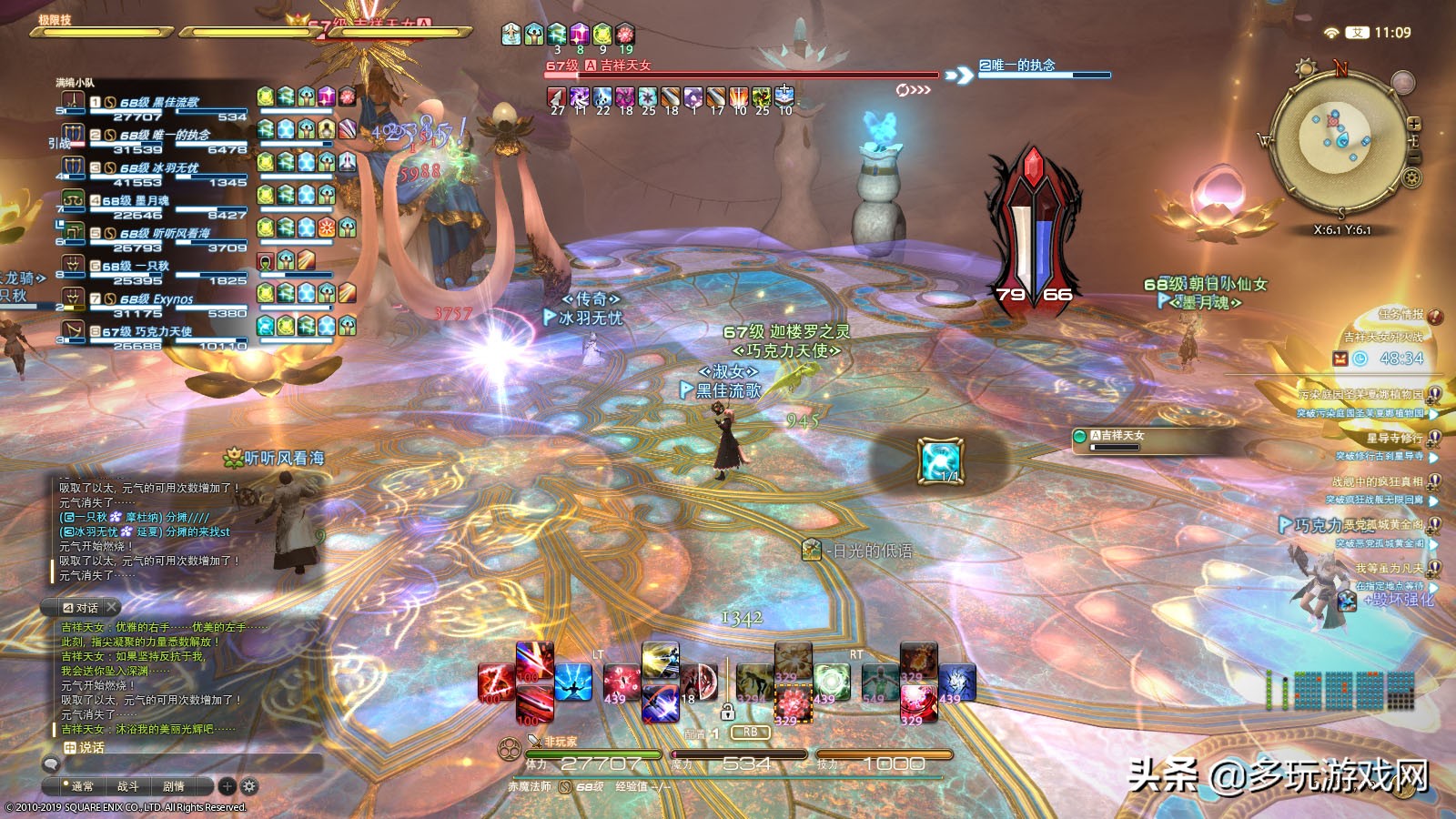Add a new chat tab with plus button

tap(227, 786)
